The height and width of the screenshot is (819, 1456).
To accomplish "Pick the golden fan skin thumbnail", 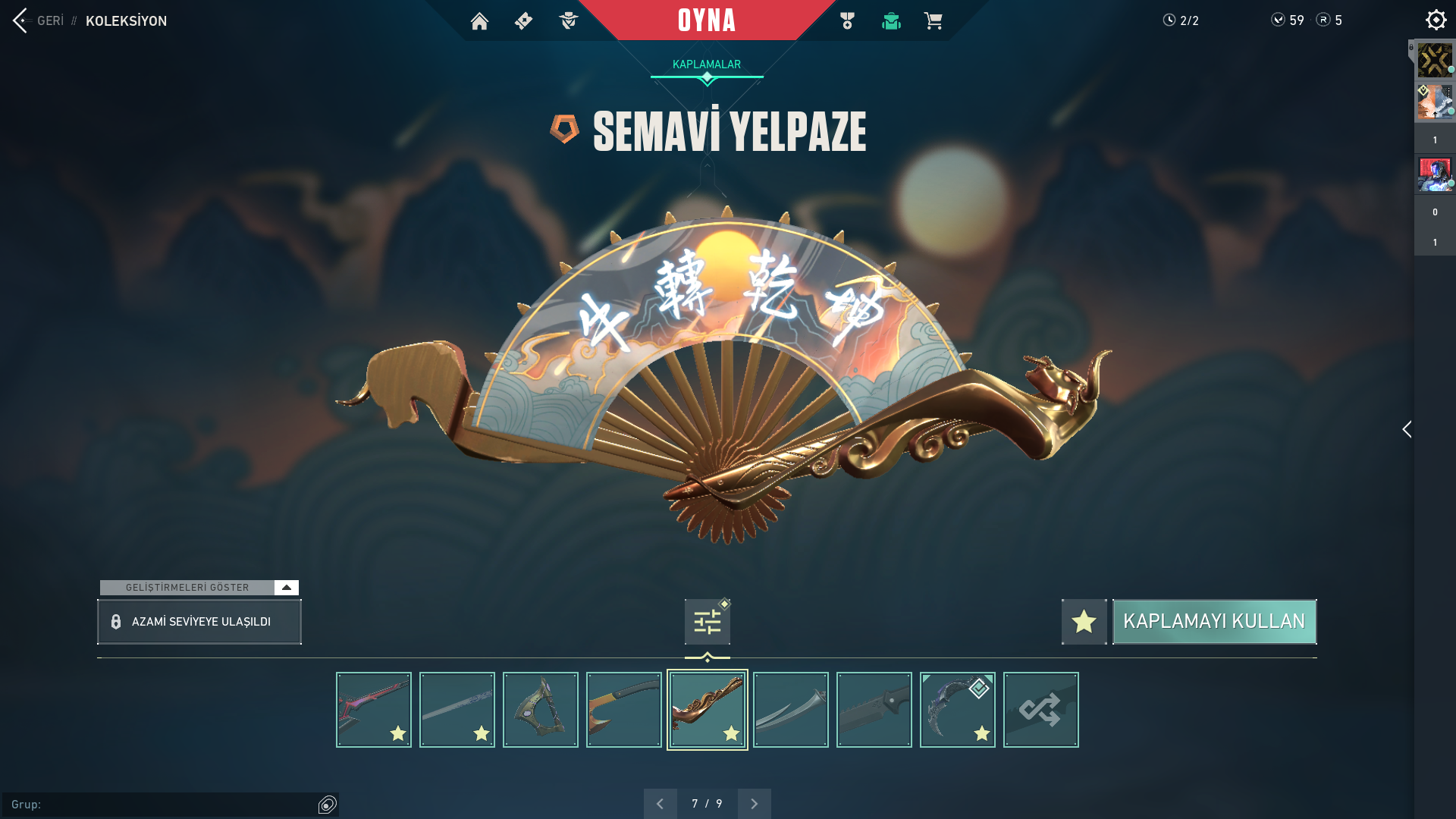I will point(708,710).
